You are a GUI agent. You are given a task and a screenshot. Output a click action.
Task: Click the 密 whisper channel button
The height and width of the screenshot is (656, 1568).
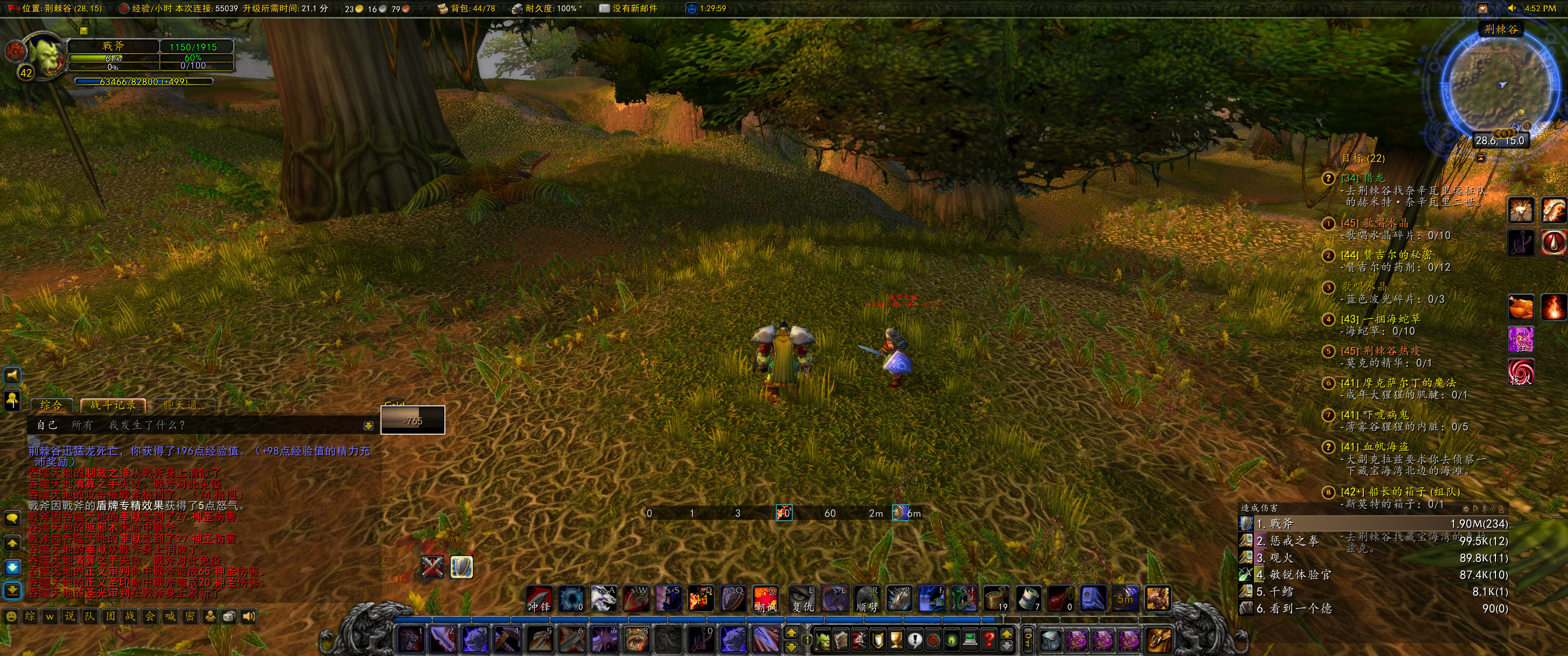click(x=190, y=616)
